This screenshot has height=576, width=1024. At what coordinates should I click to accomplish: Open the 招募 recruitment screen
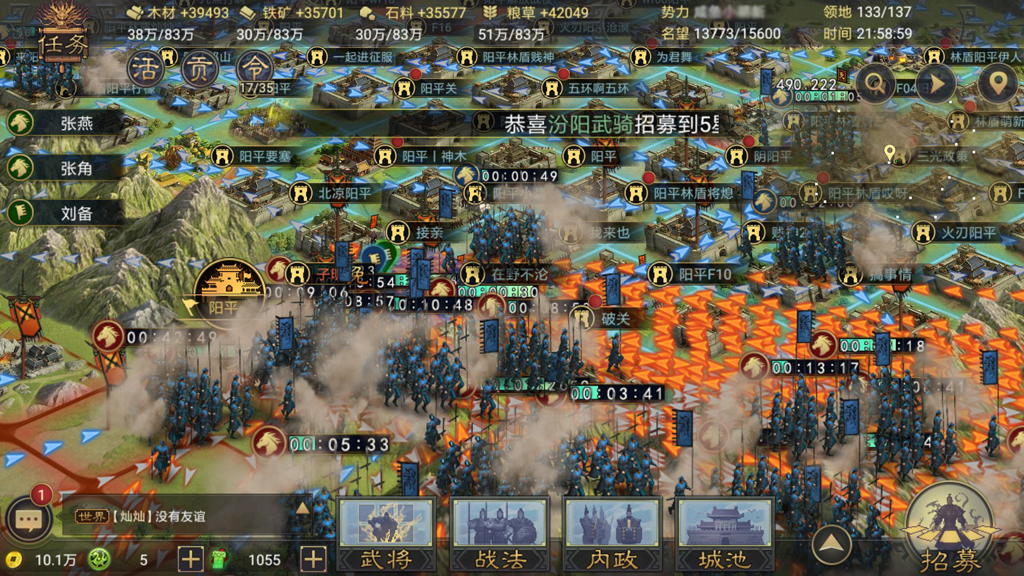(950, 532)
